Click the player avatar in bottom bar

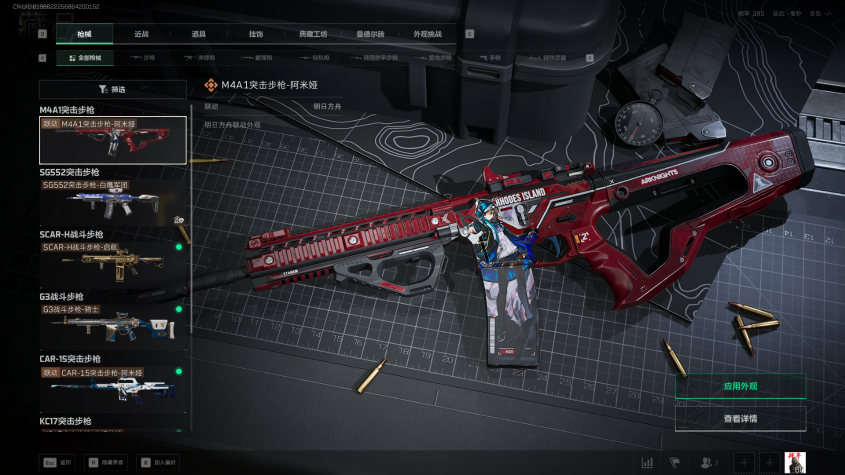coord(796,462)
